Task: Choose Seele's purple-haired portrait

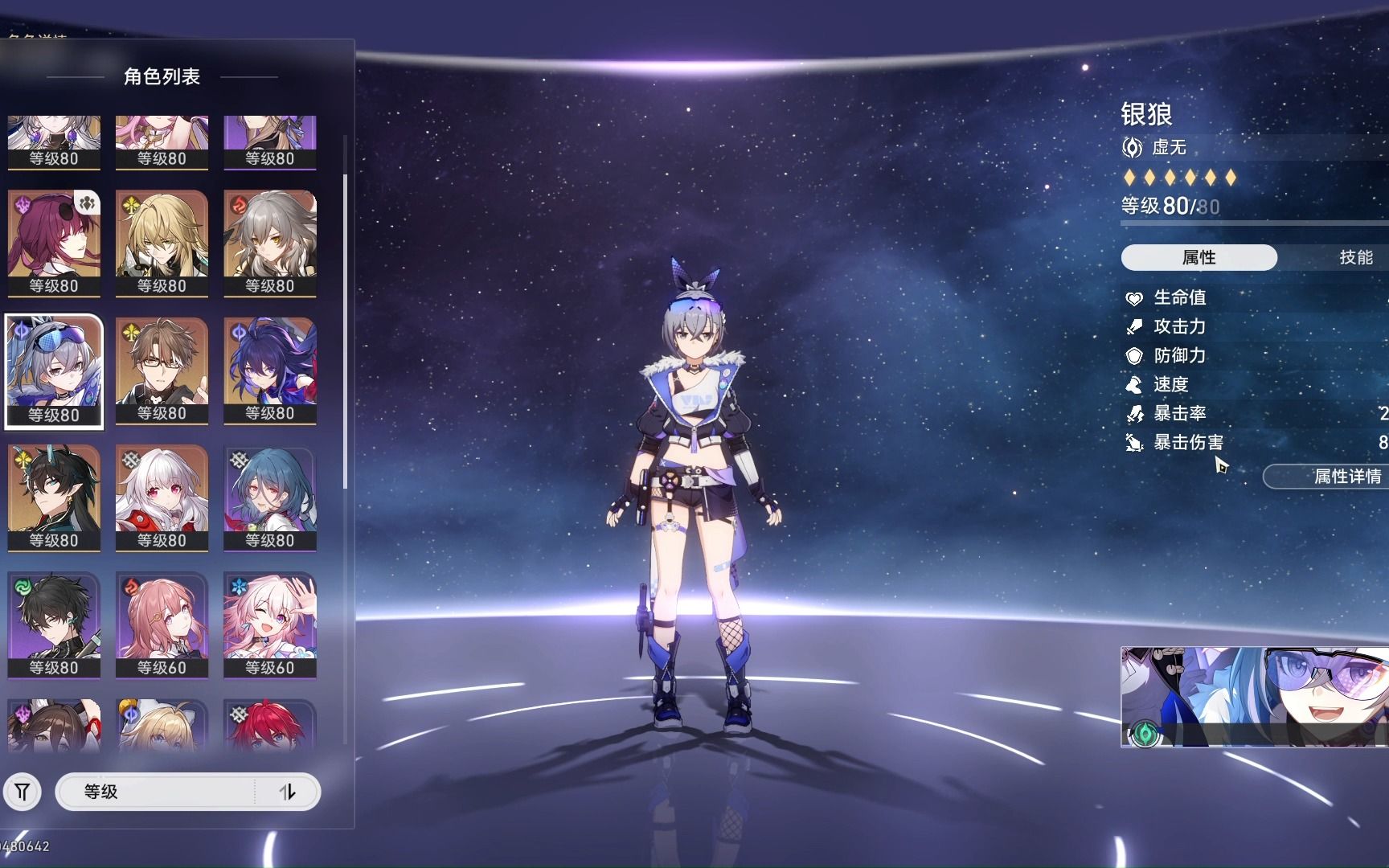Action: pos(269,371)
